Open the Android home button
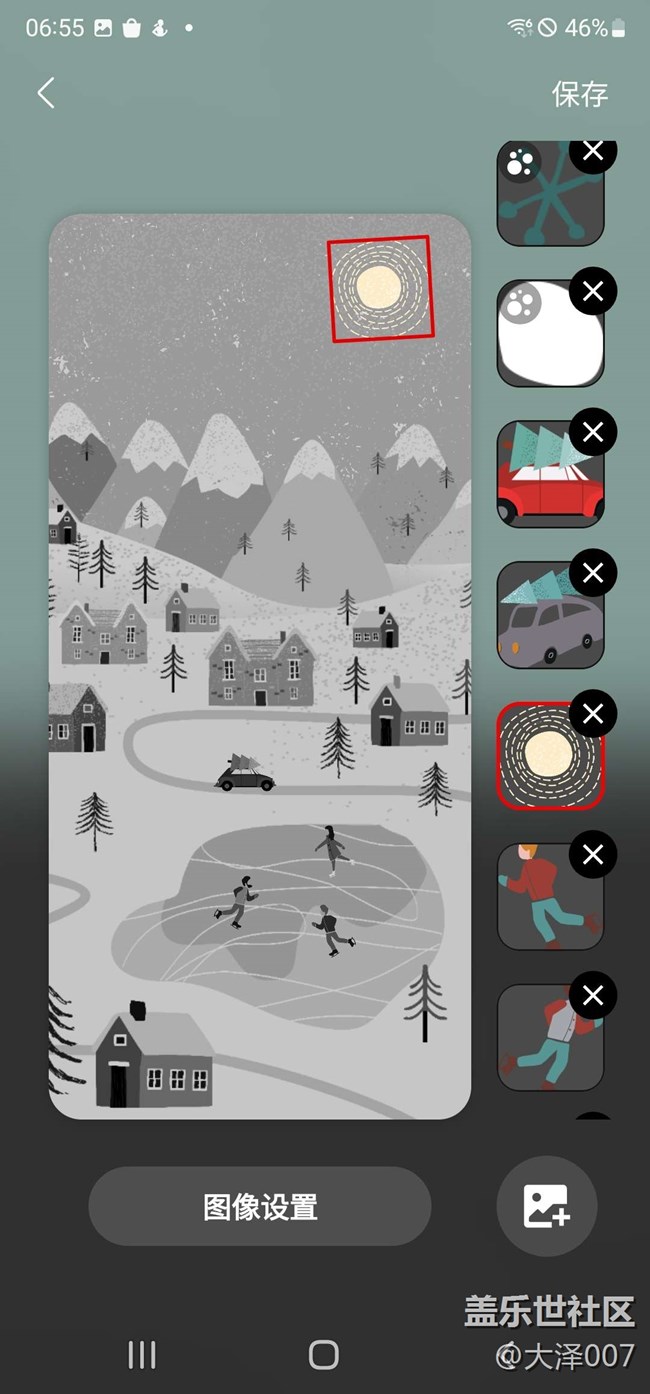Viewport: 650px width, 1394px height. point(324,1355)
